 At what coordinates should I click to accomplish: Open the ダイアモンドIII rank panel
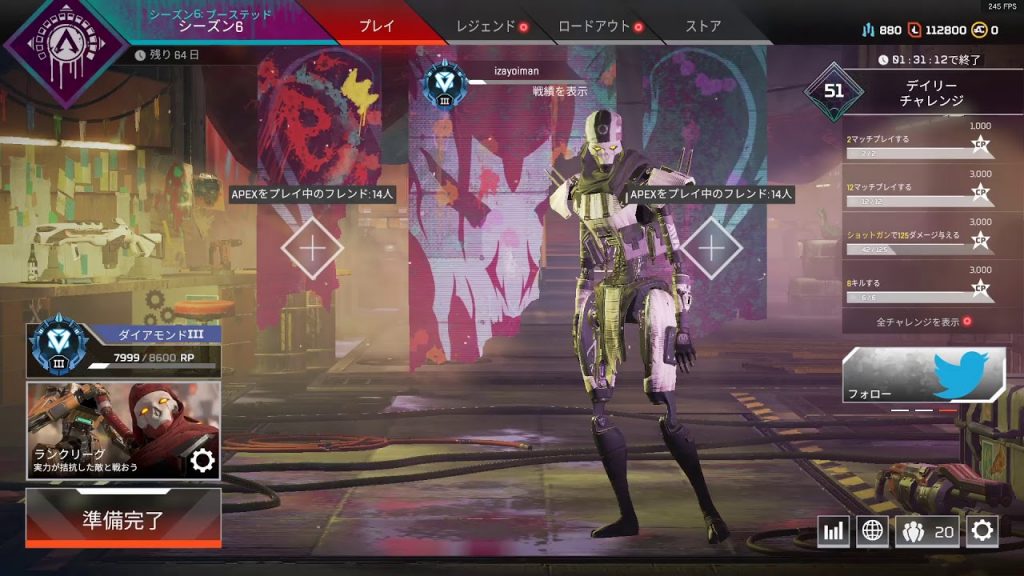coord(123,349)
